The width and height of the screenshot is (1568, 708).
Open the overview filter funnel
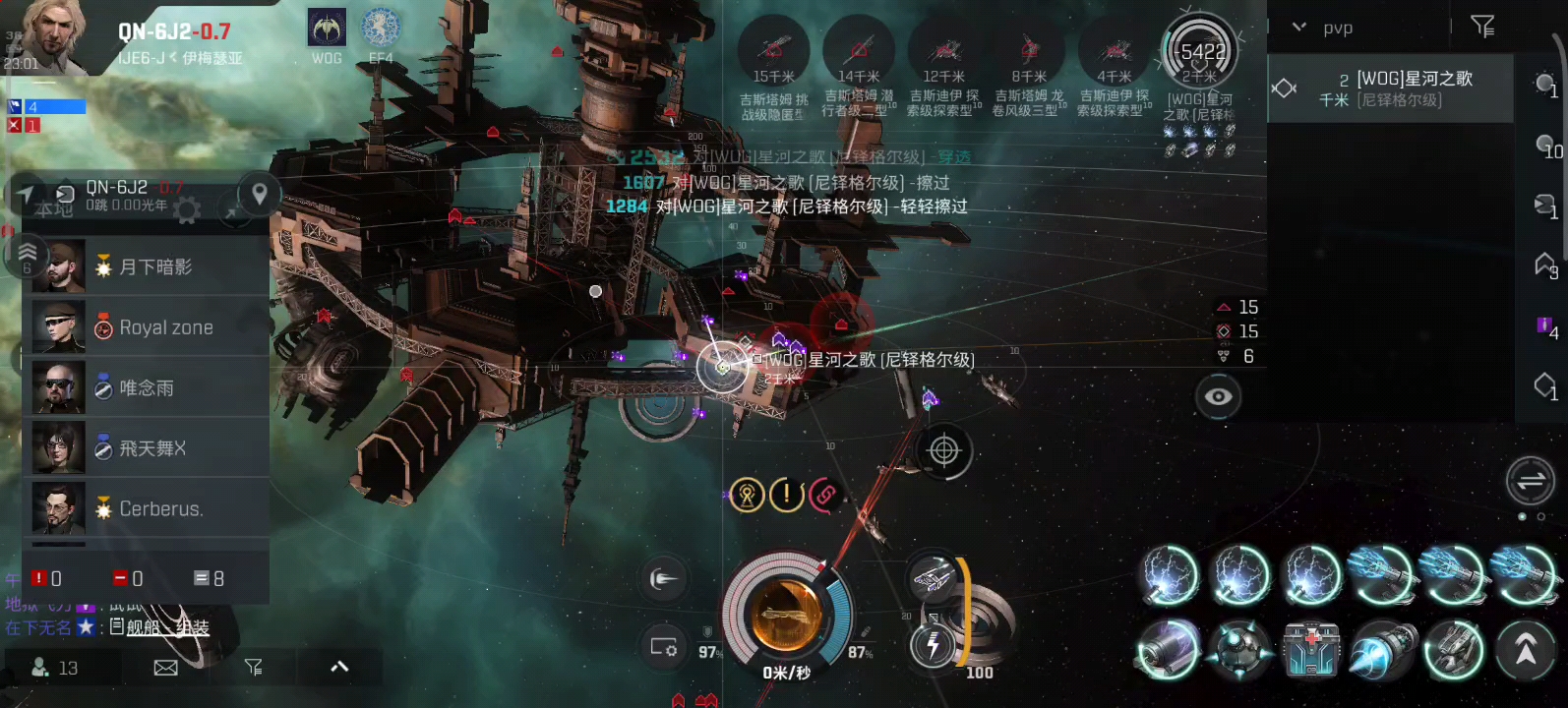point(1482,27)
